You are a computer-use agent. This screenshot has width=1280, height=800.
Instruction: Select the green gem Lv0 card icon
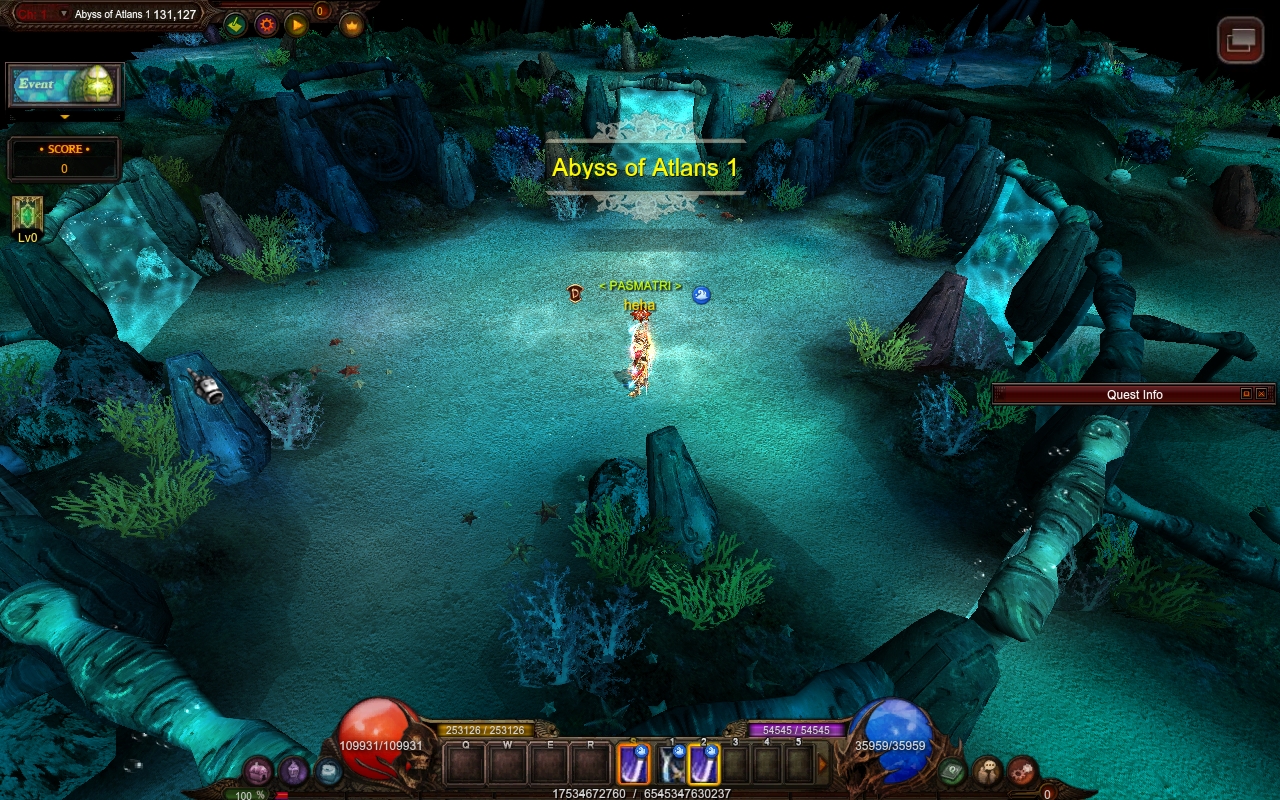click(27, 214)
